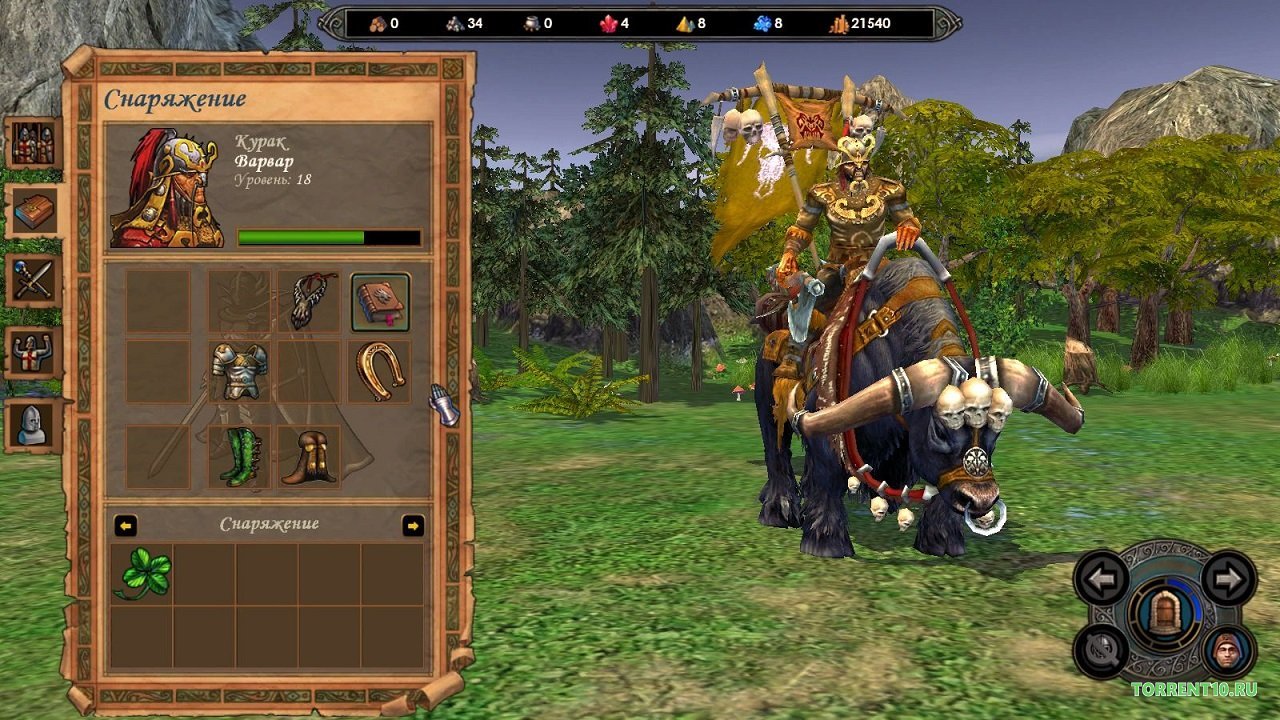
Task: Go to next inventory page arrow
Action: 412,525
